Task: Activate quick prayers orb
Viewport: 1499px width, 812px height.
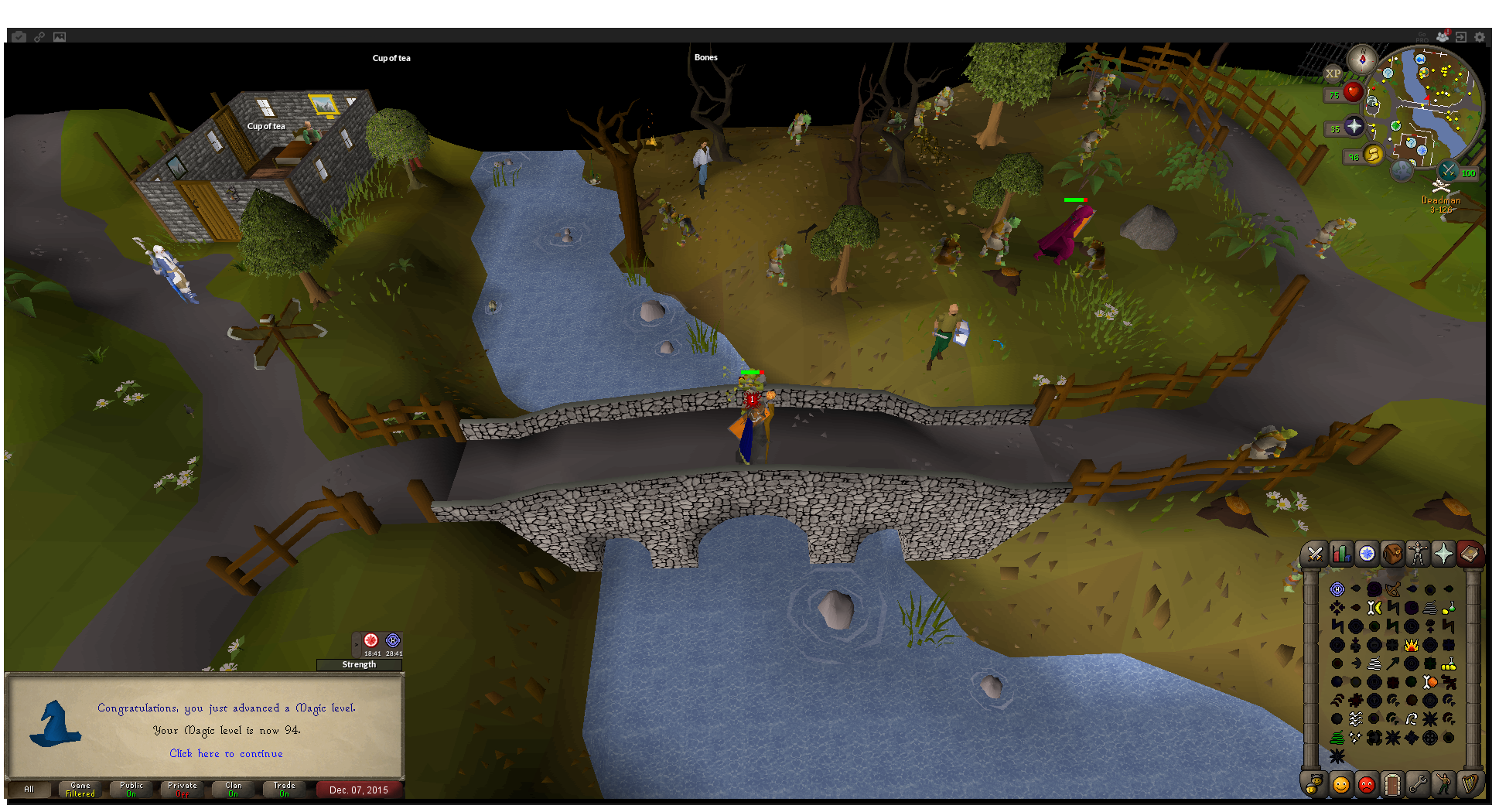Action: (1354, 126)
